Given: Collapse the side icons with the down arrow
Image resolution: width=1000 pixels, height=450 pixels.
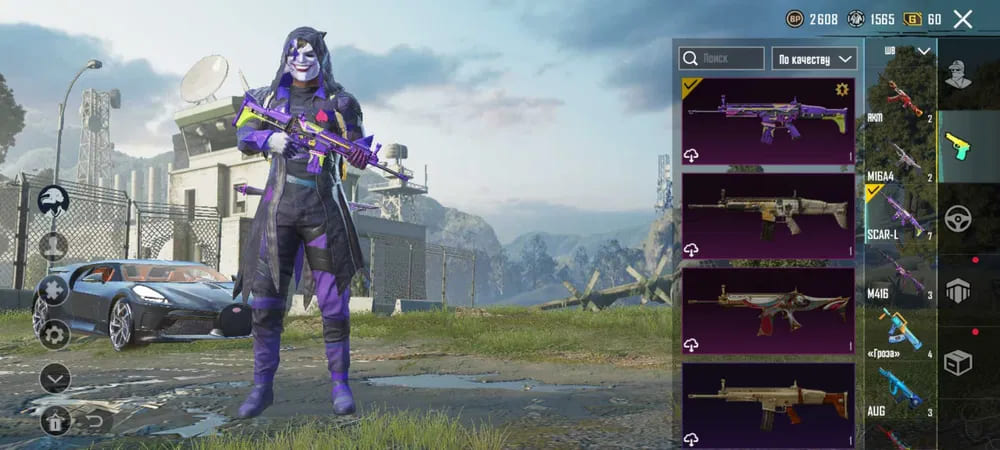Looking at the screenshot, I should (55, 378).
